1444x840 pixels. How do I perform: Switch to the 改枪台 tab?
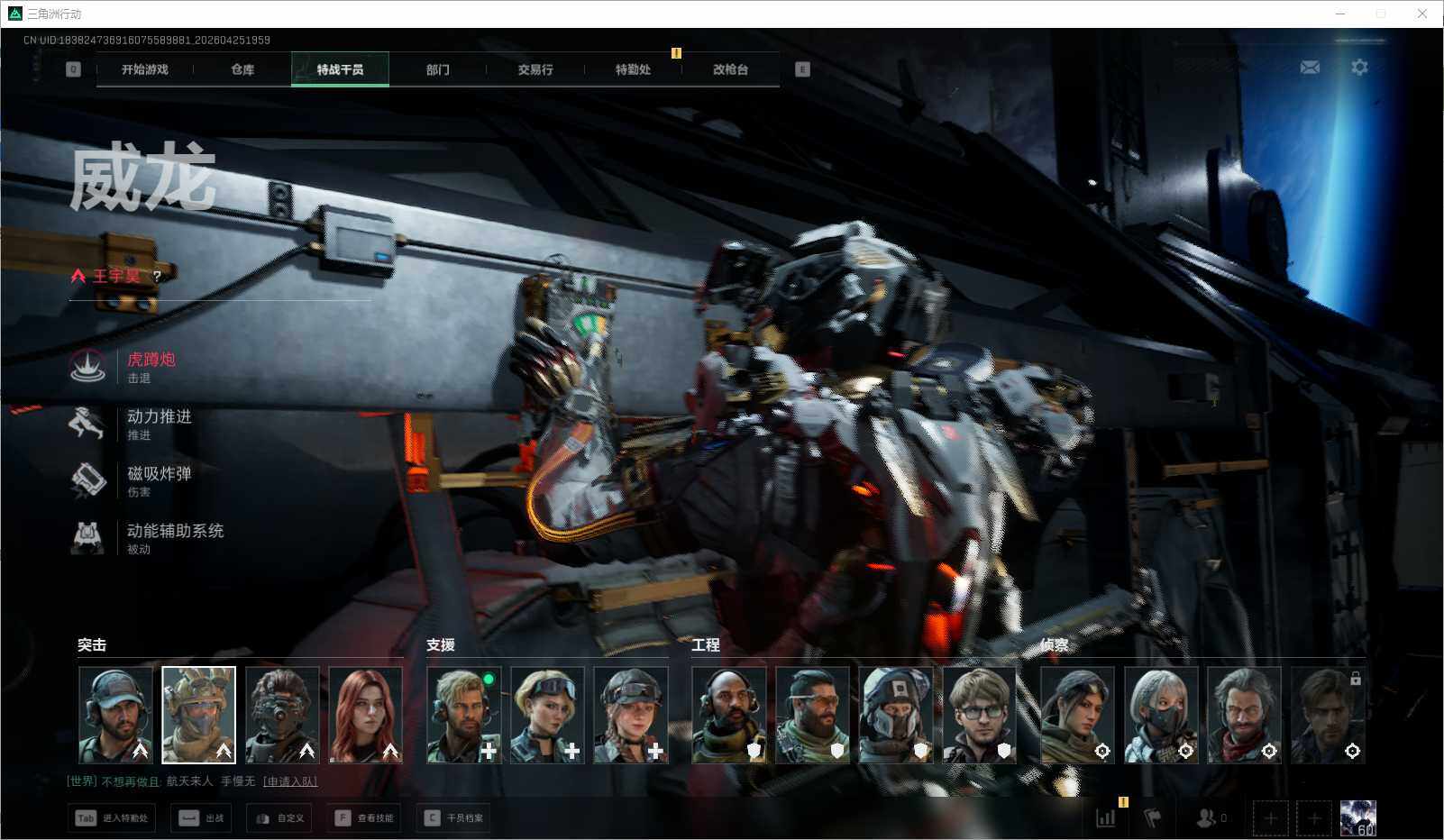click(730, 69)
